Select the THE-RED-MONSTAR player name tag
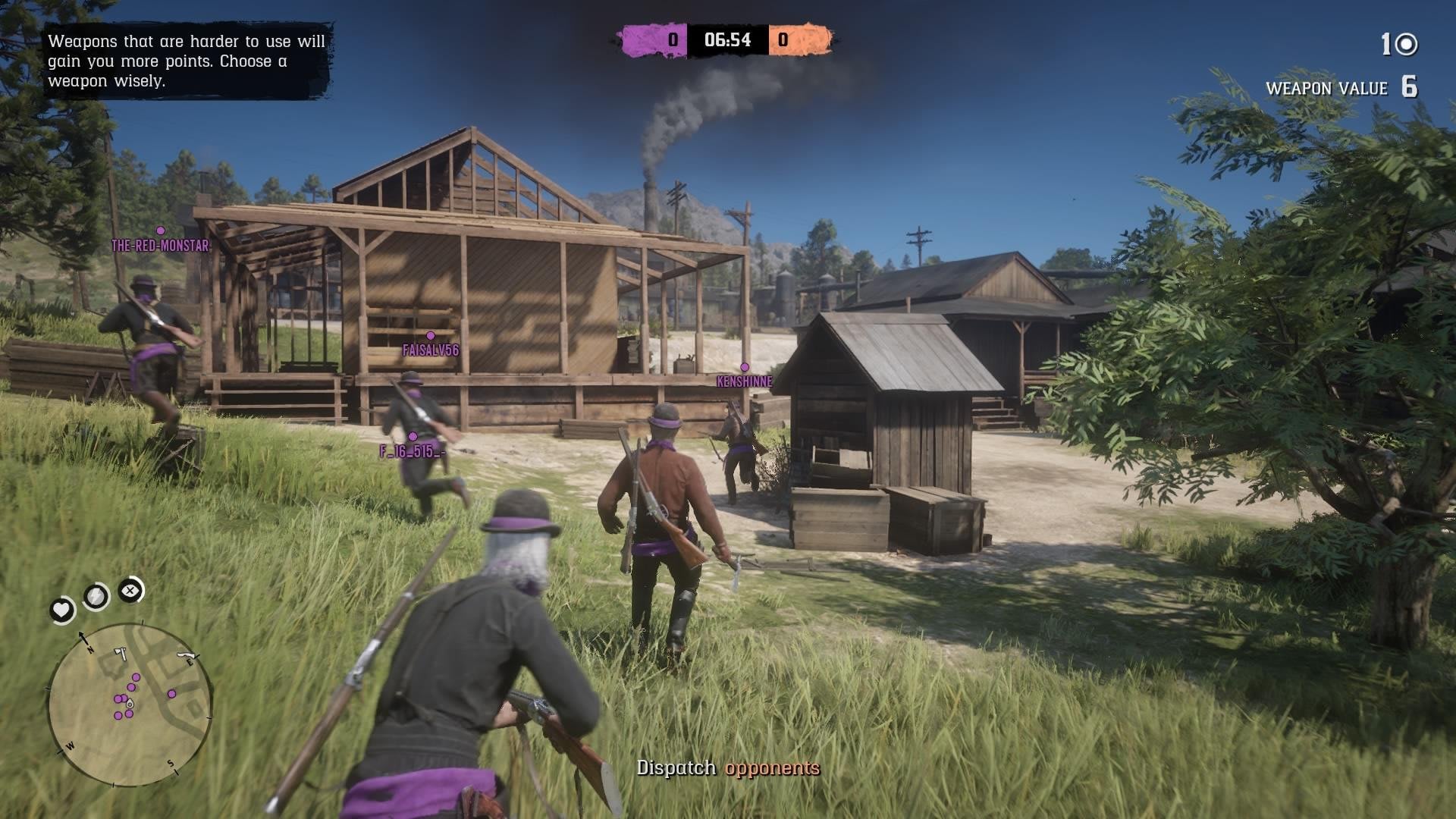Viewport: 1456px width, 819px height. click(160, 246)
